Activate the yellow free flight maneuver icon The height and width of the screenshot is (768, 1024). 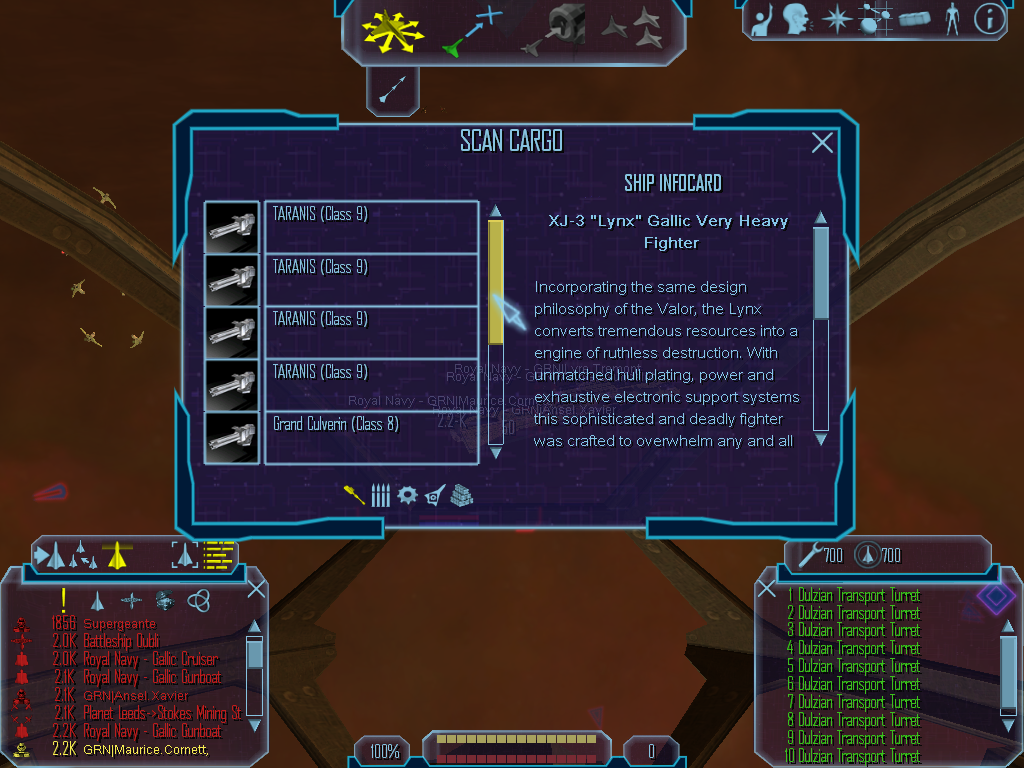394,31
